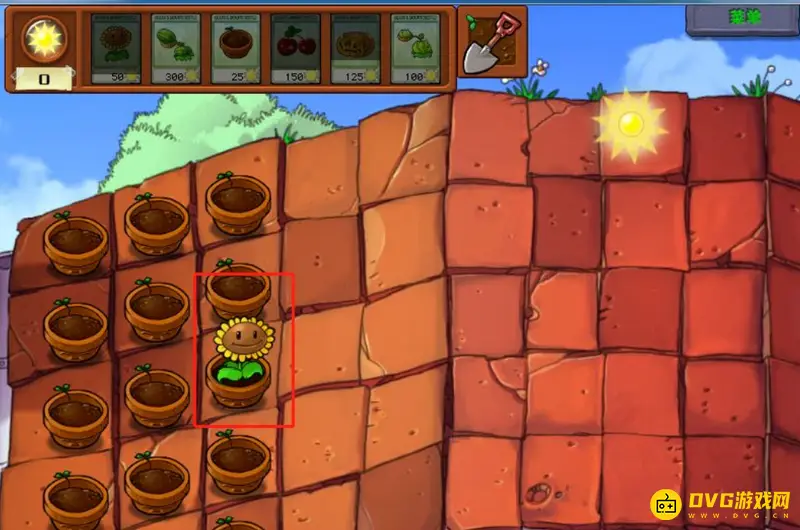
Task: Open the 菜单 menu button
Action: [x=741, y=15]
